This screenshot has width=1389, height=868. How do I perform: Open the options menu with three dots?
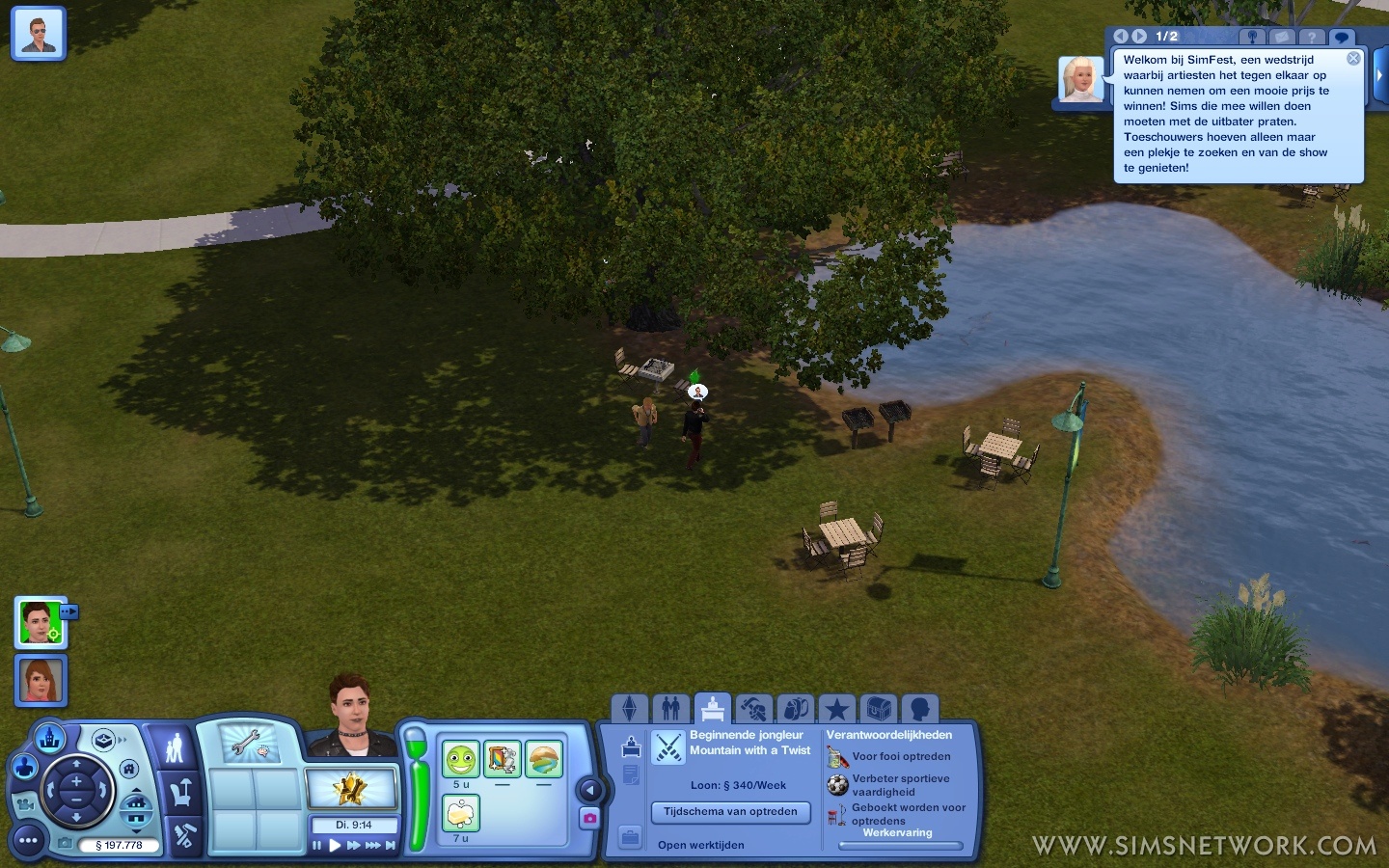[28, 841]
